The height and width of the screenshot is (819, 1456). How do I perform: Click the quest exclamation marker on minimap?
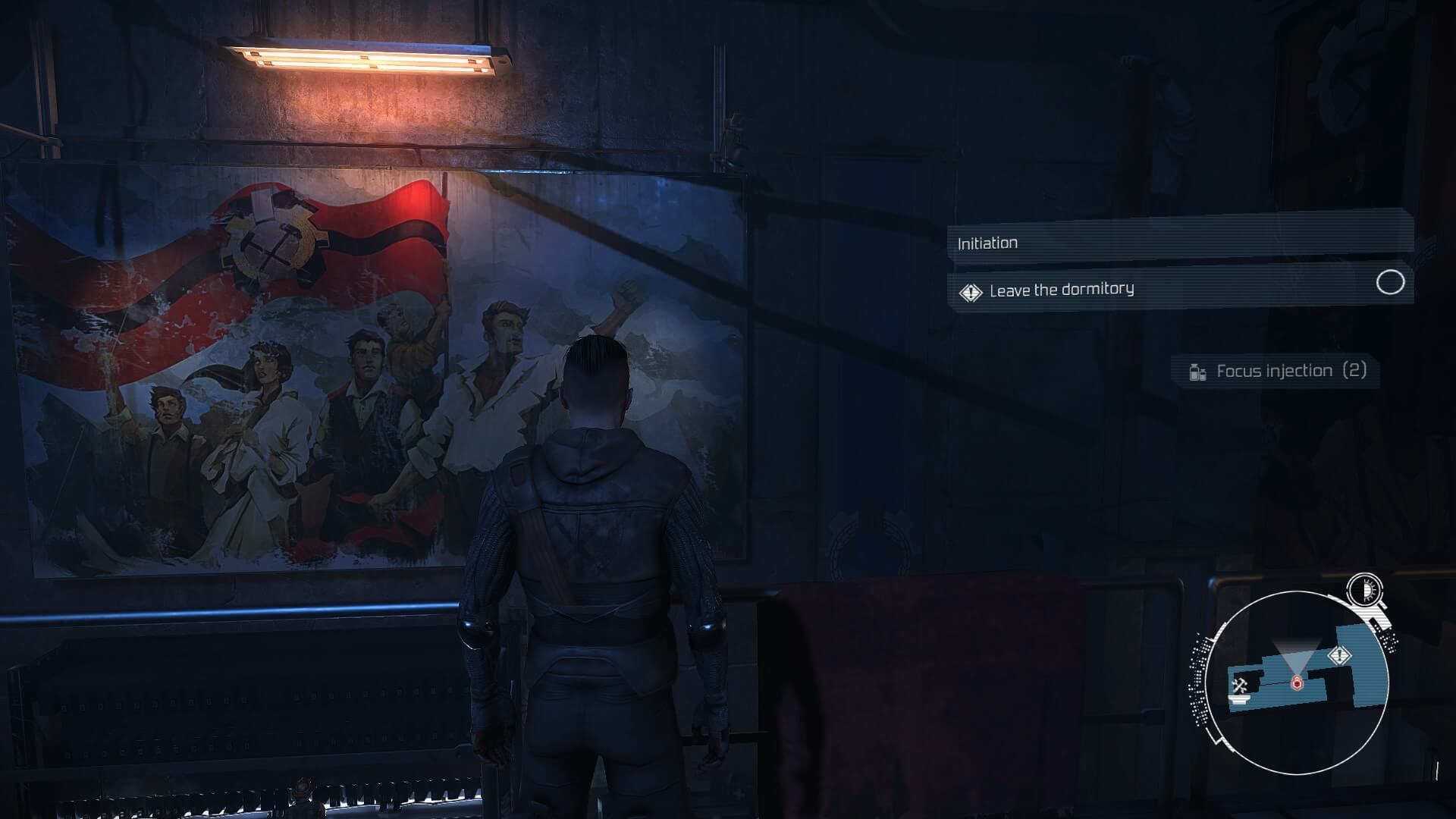[1340, 656]
